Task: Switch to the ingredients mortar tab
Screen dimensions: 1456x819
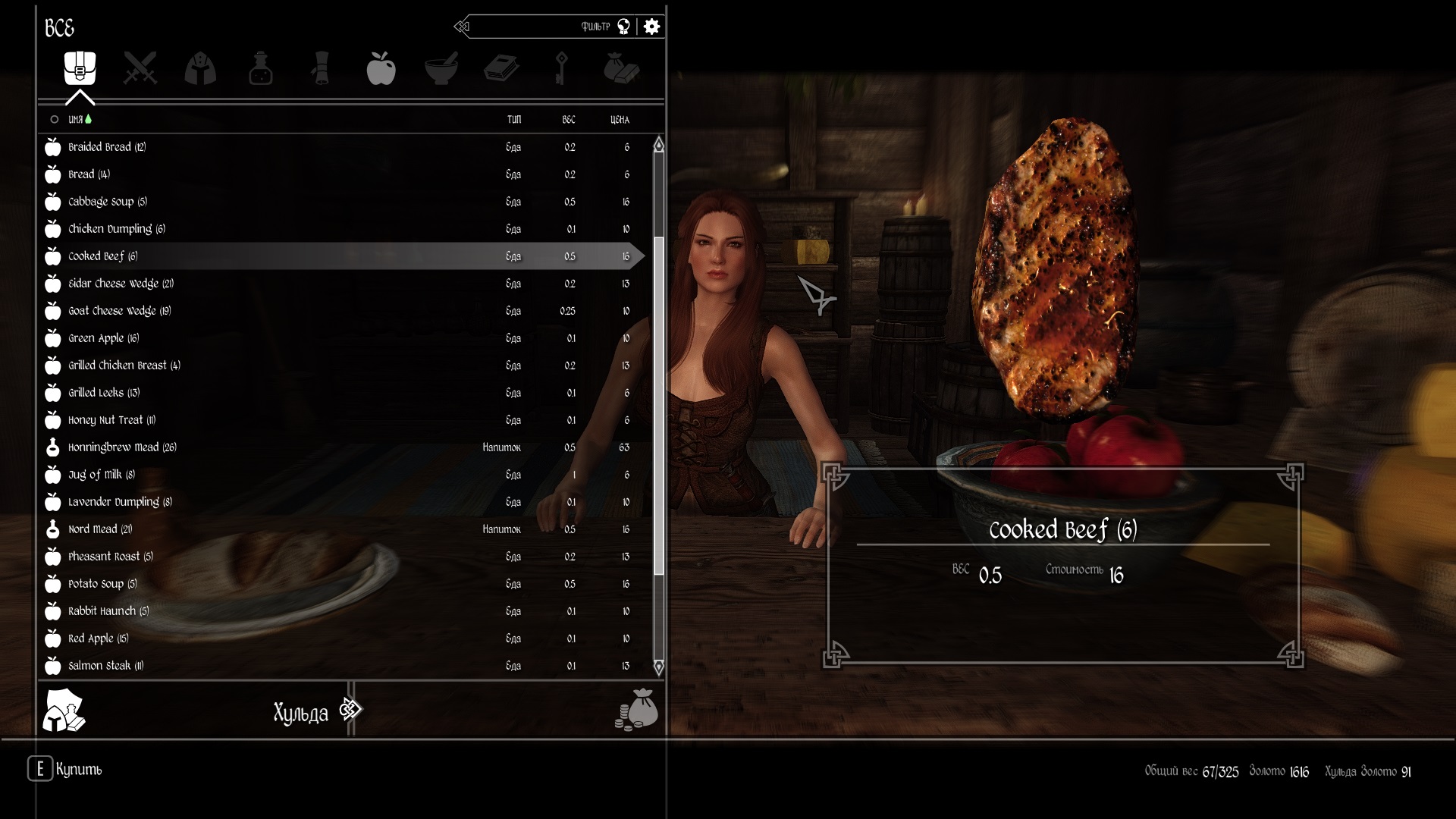Action: coord(441,68)
